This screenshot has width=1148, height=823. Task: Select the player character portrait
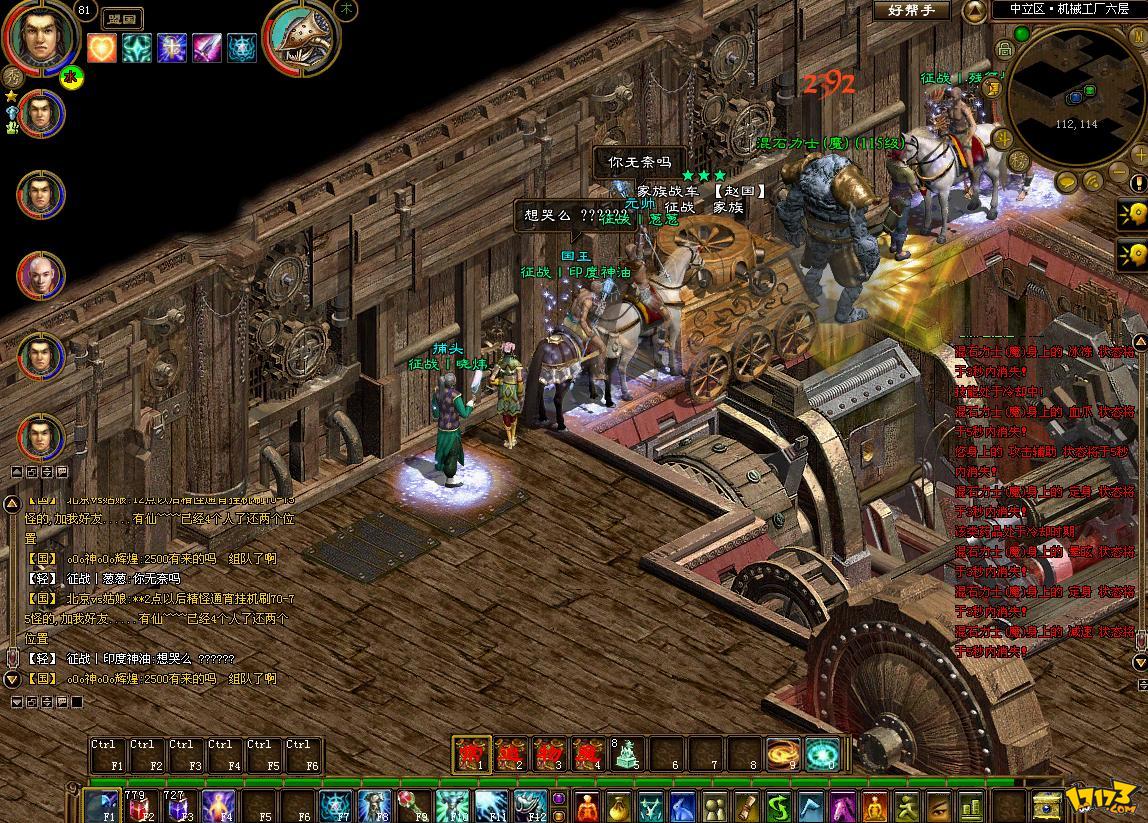tap(40, 36)
